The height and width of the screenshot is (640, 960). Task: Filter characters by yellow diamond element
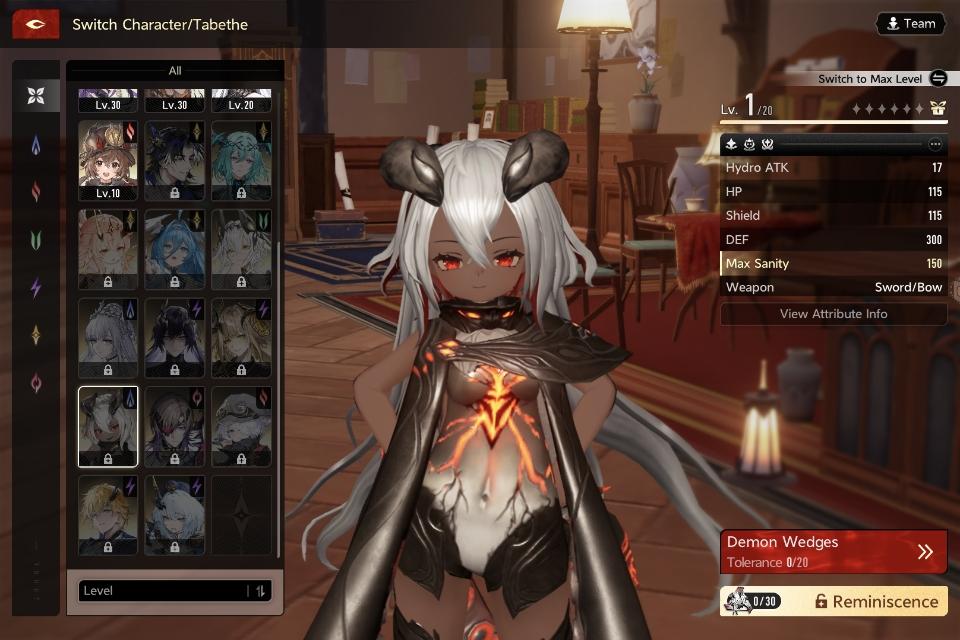pyautogui.click(x=36, y=335)
